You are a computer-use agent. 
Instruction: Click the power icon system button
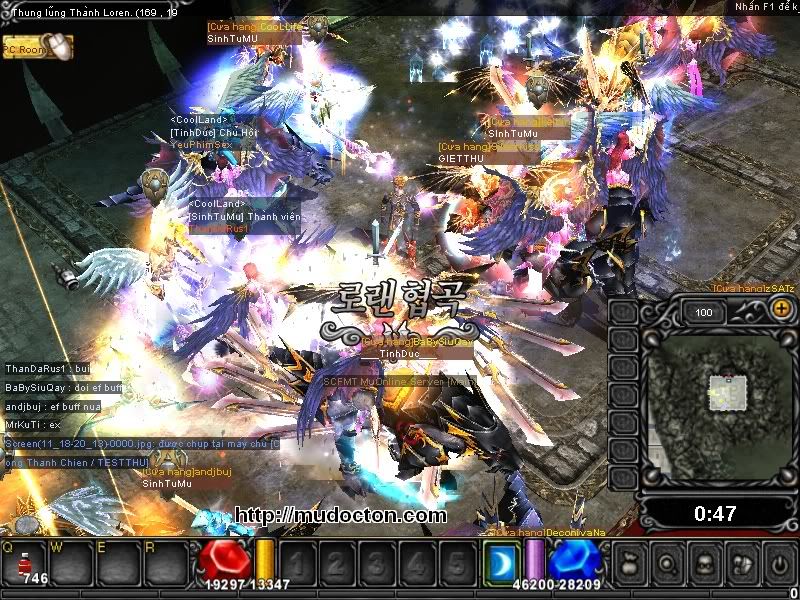778,562
